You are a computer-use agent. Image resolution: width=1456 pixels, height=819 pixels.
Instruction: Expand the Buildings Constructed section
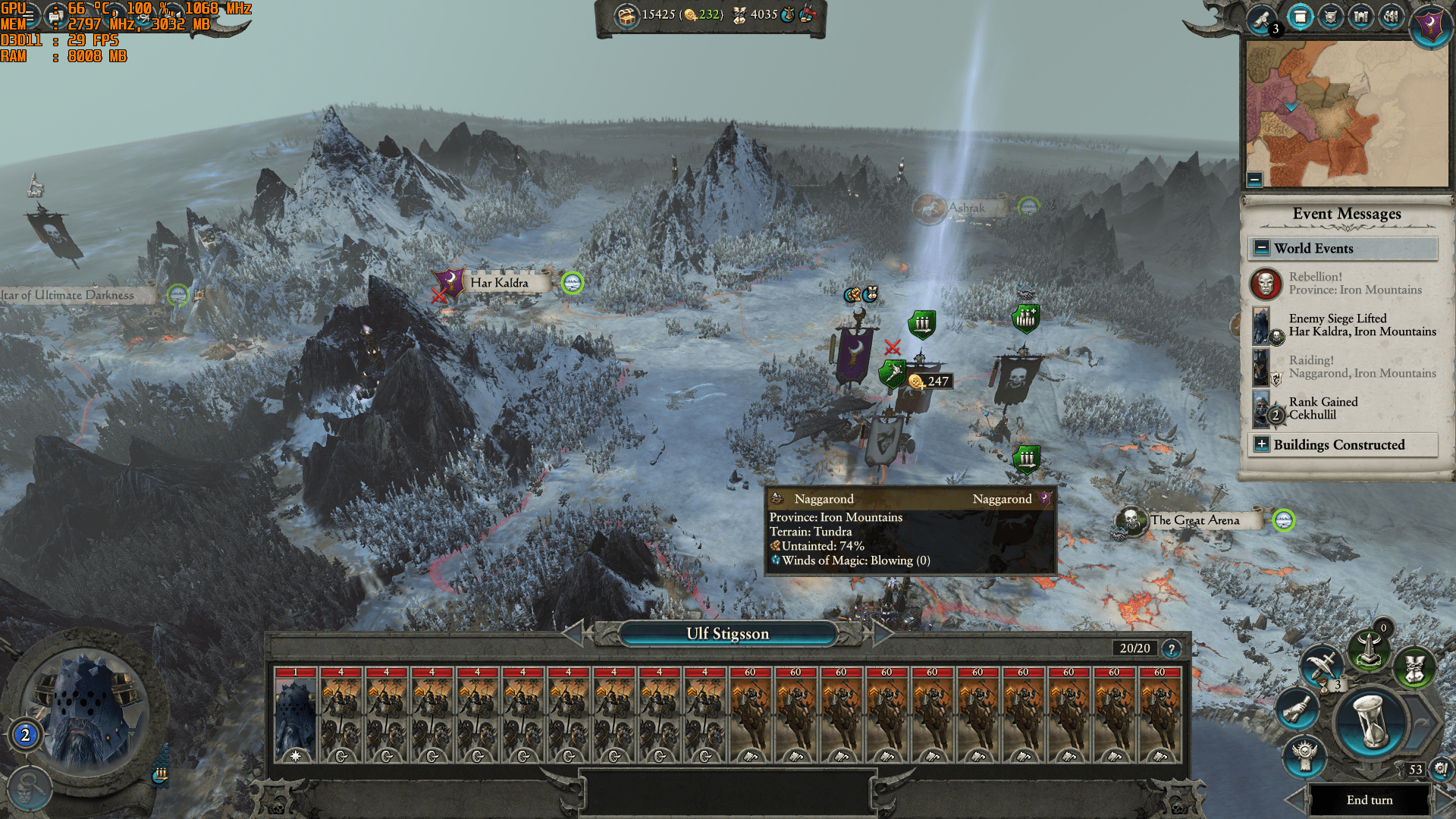tap(1262, 444)
